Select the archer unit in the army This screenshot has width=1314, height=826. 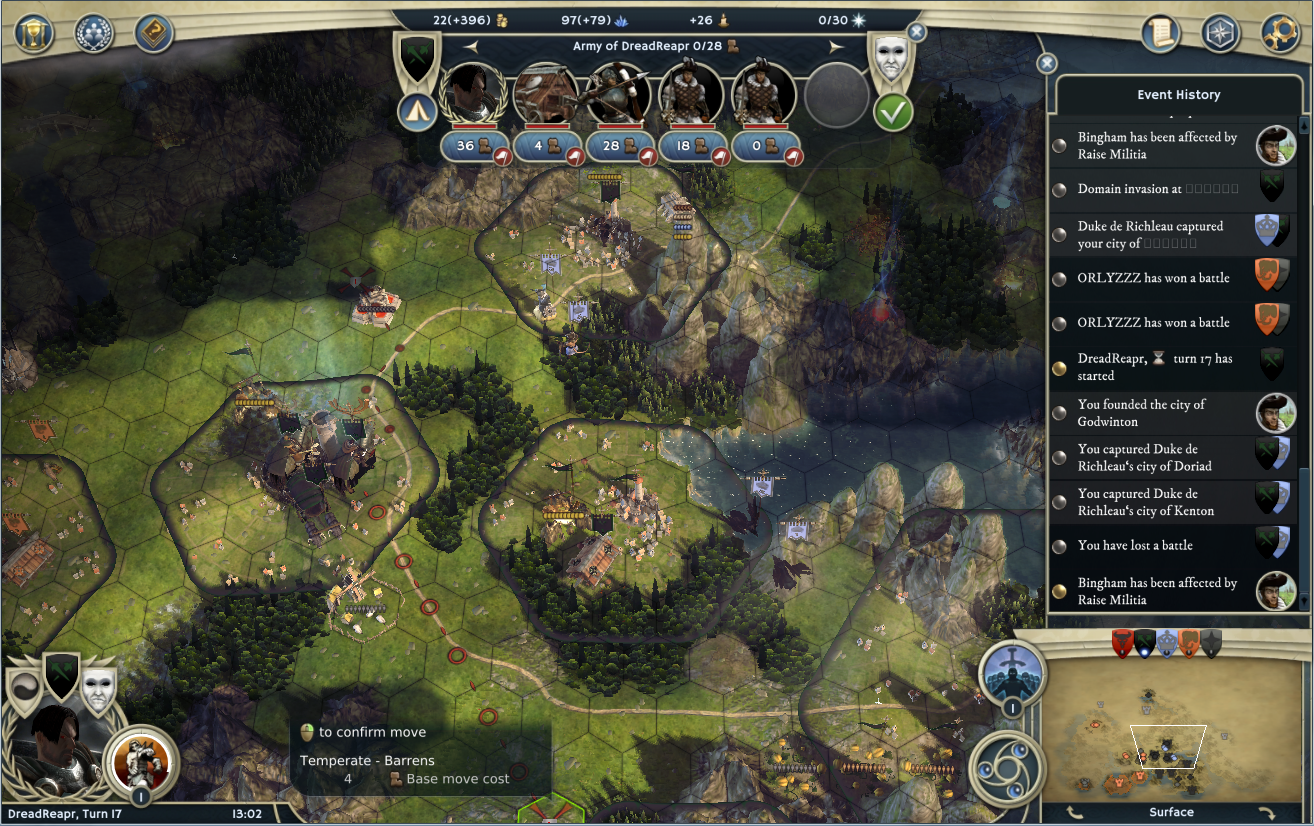click(618, 94)
